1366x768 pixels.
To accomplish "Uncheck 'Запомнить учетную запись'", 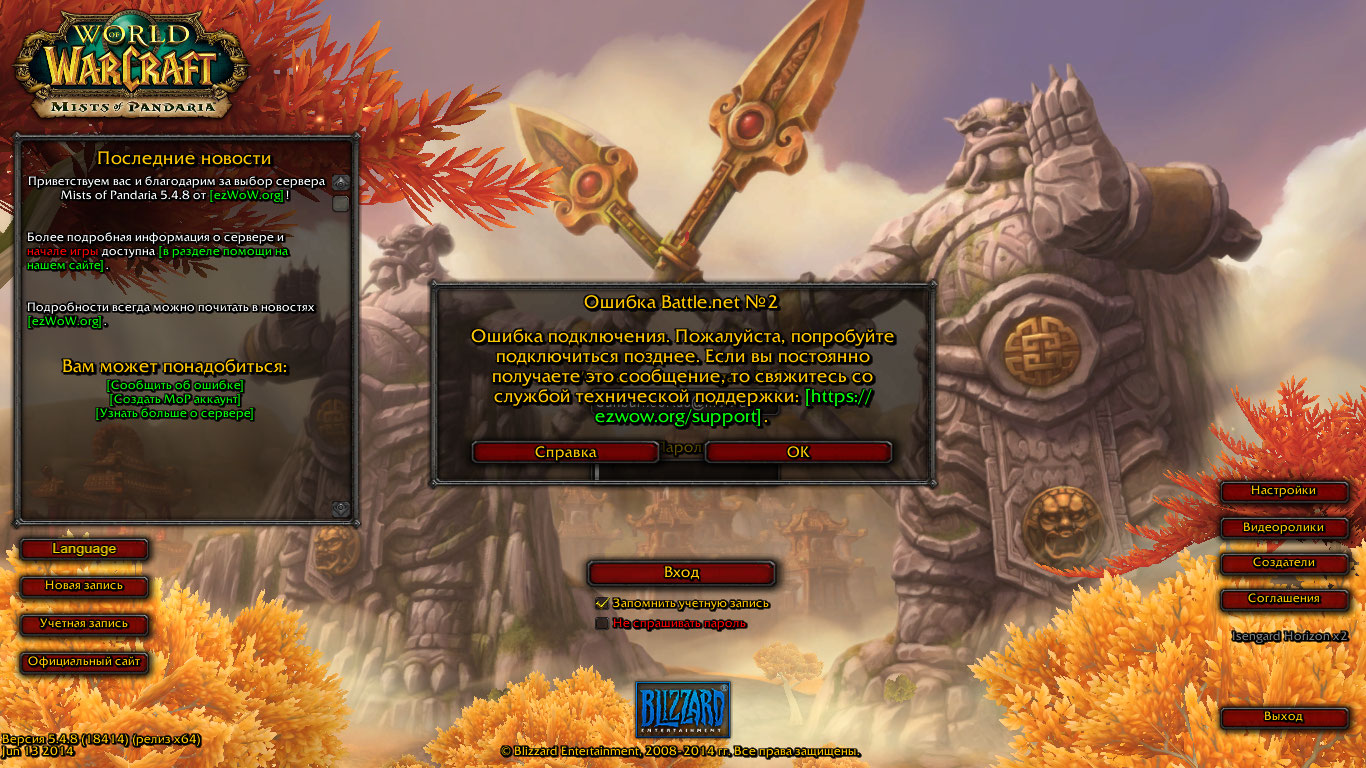I will pyautogui.click(x=601, y=603).
